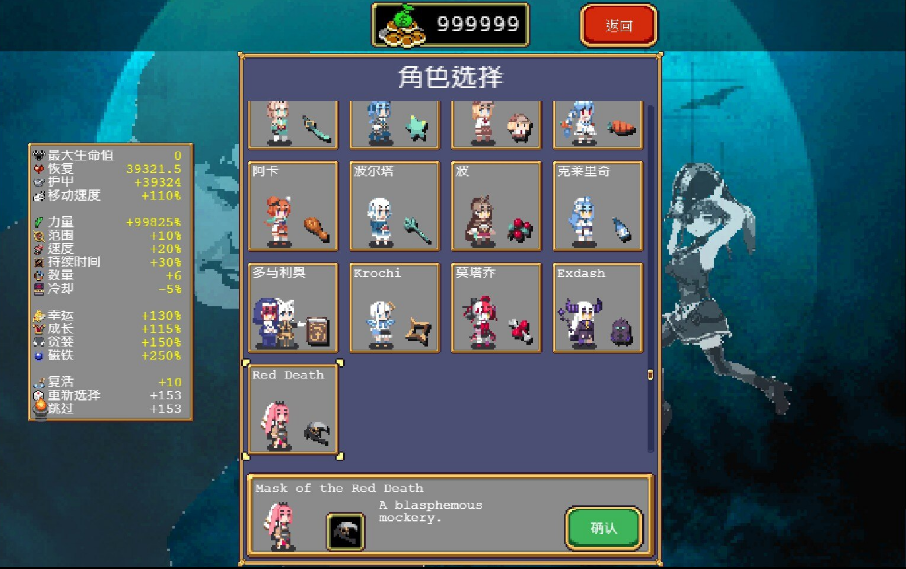This screenshot has height=569, width=906.
Task: Choose the partially visible character with teal star weapon
Action: click(x=395, y=124)
